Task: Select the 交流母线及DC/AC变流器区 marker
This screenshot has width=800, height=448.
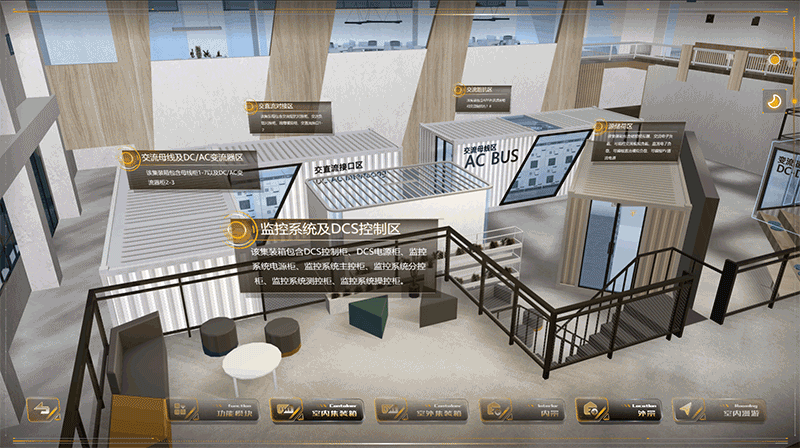Action: coord(128,159)
